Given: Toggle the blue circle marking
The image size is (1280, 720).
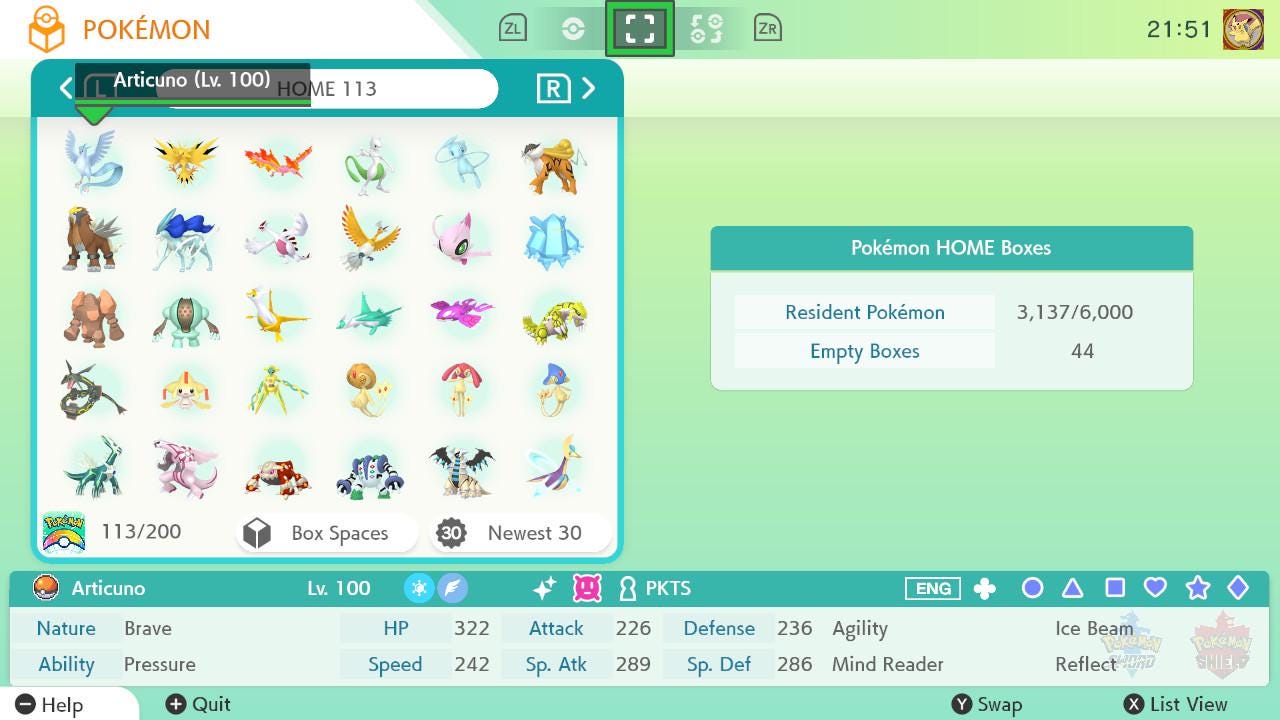Looking at the screenshot, I should [x=1032, y=589].
